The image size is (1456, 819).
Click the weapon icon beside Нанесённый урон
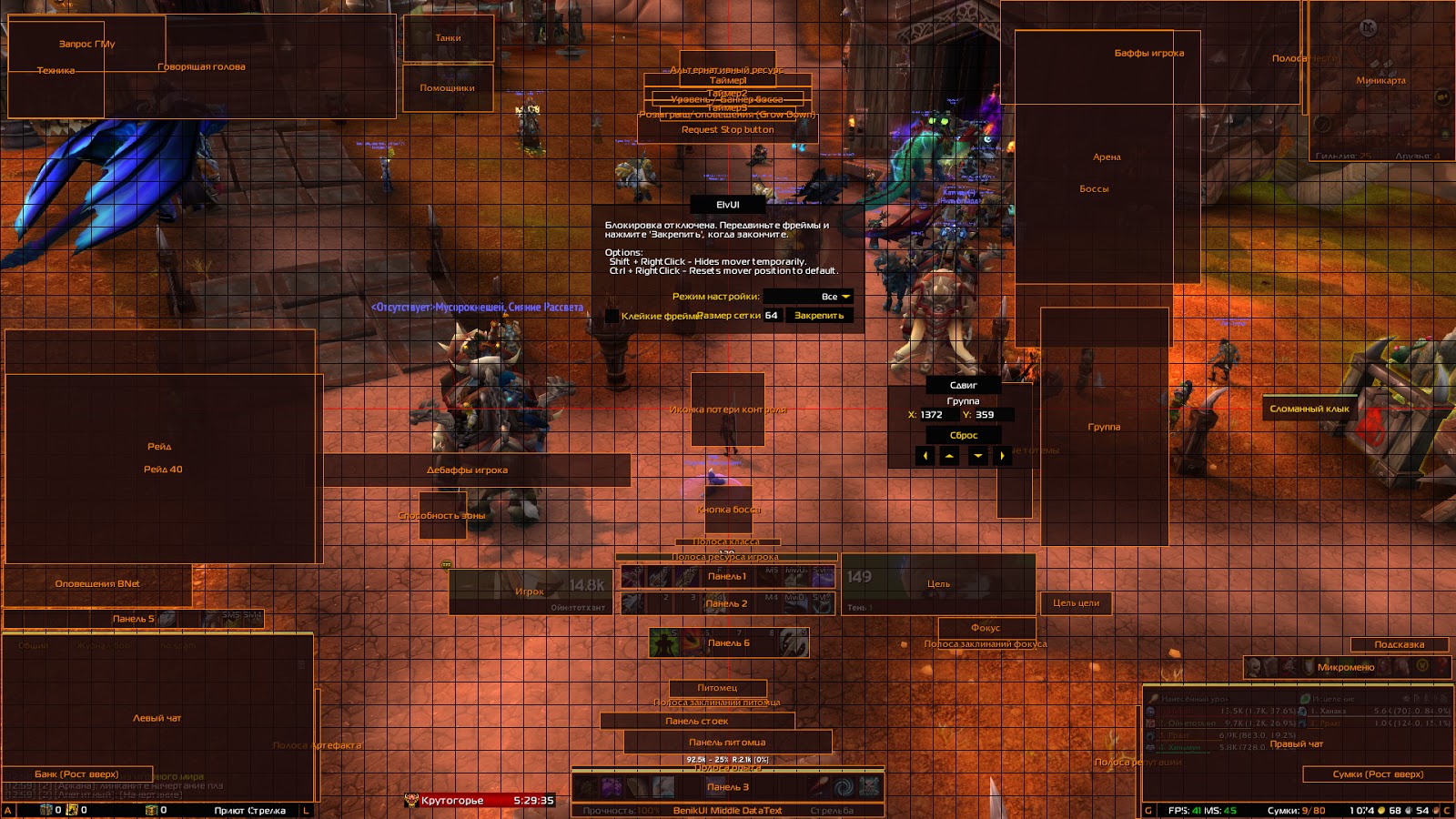[1153, 699]
